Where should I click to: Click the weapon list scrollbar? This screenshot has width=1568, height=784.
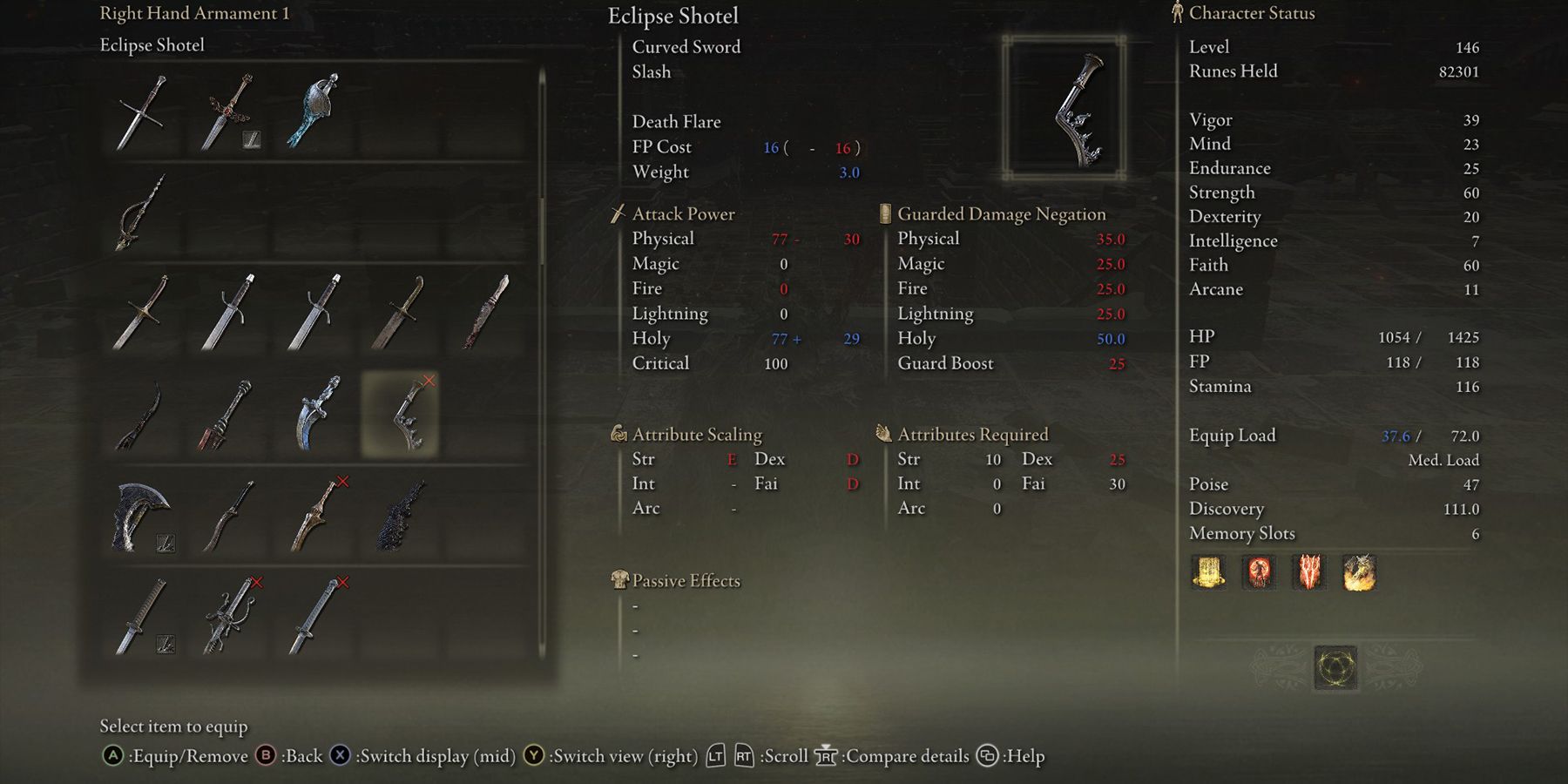click(x=542, y=174)
